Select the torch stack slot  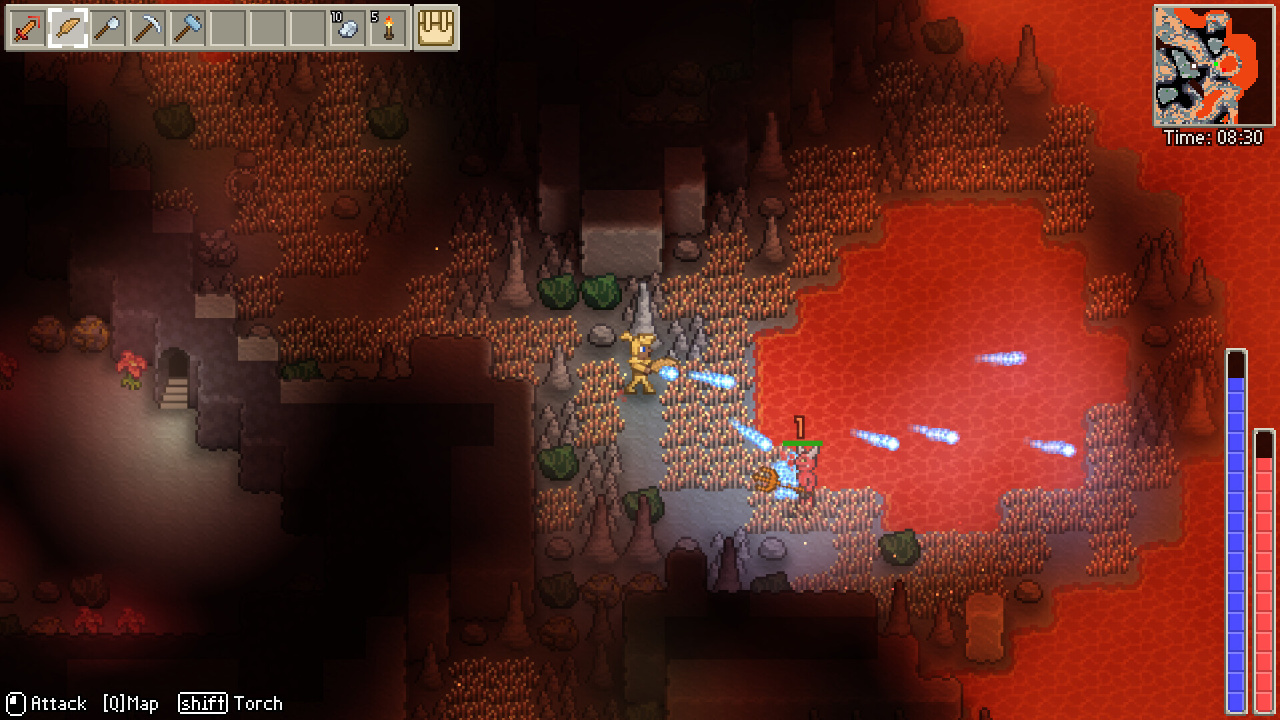coord(388,28)
